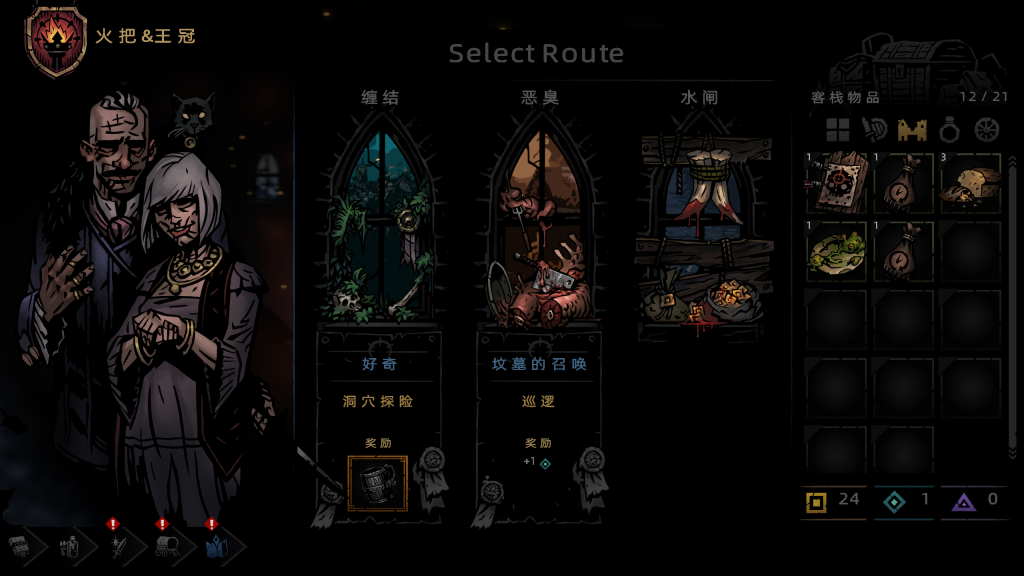The width and height of the screenshot is (1024, 576).
Task: Open the treasure chest step in bottom bar
Action: (x=20, y=547)
